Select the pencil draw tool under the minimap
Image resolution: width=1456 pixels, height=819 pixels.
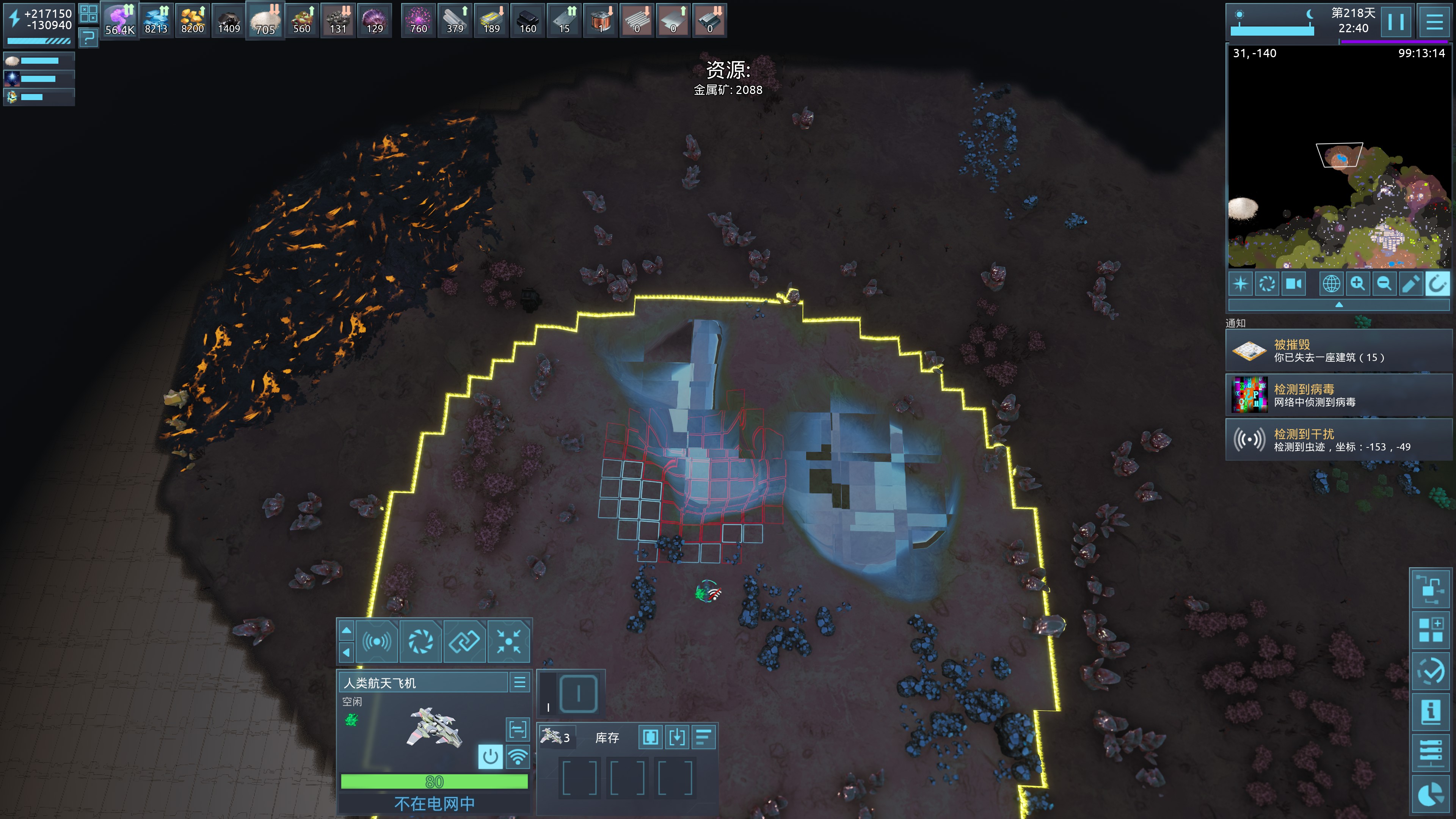click(x=1411, y=283)
